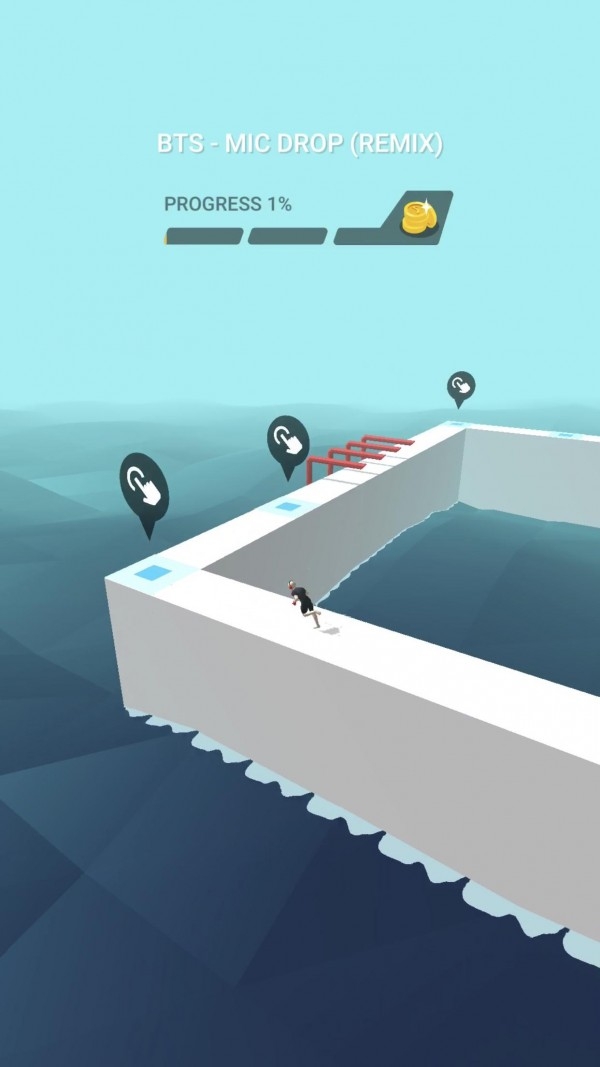
Task: Tap the smallest hand marker at the far corner
Action: [460, 386]
